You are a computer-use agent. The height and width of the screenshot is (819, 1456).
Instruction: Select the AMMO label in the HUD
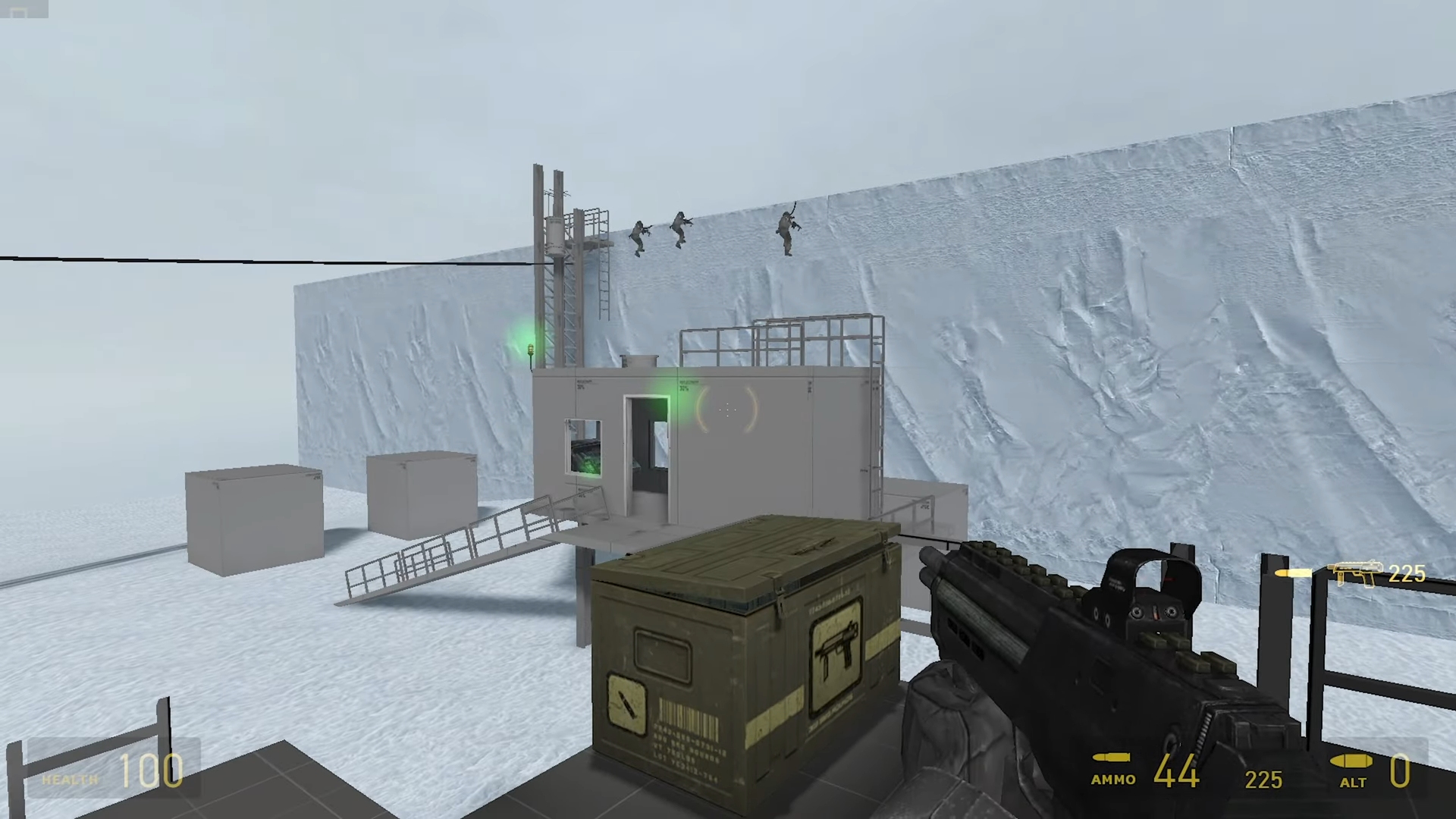tap(1113, 779)
